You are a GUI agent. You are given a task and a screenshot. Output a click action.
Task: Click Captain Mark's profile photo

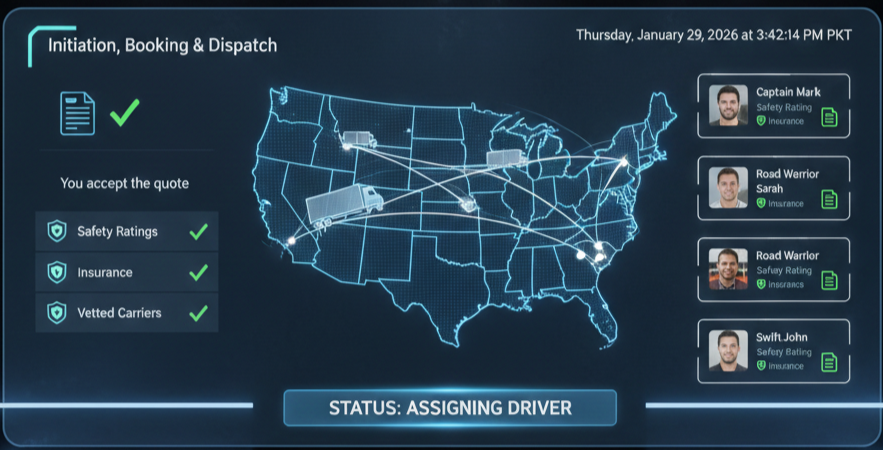(728, 105)
